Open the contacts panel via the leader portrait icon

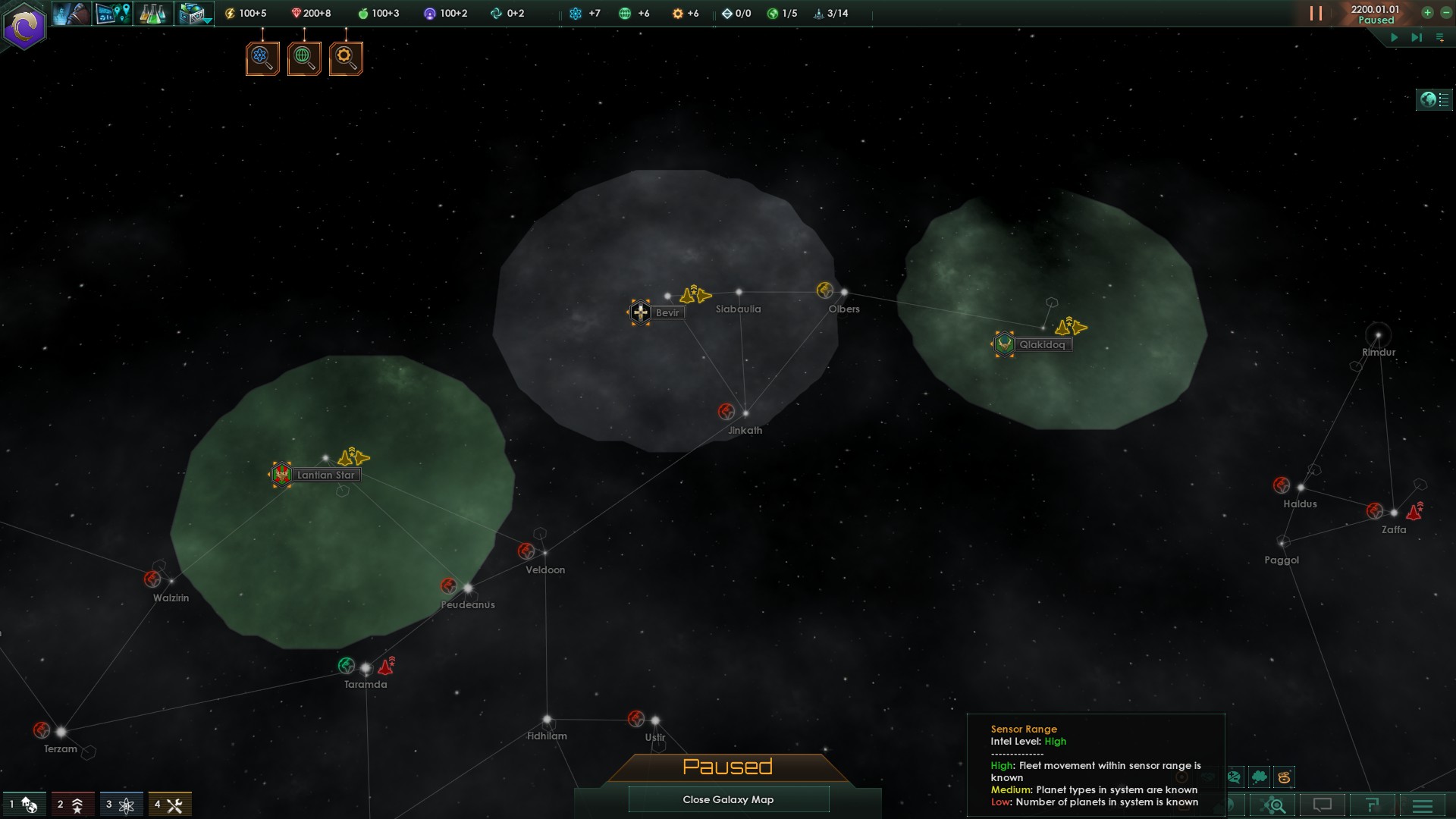tap(71, 13)
